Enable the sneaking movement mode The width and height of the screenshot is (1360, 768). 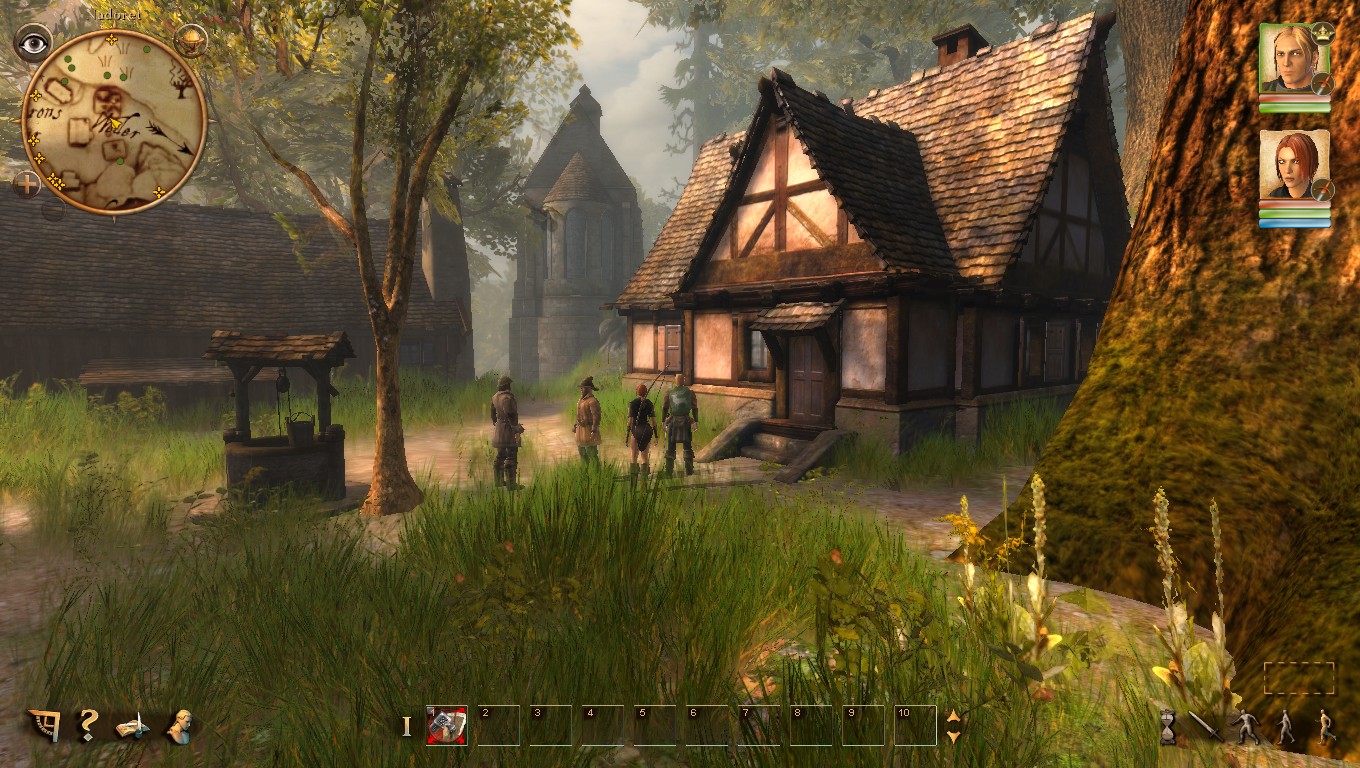(x=1247, y=725)
